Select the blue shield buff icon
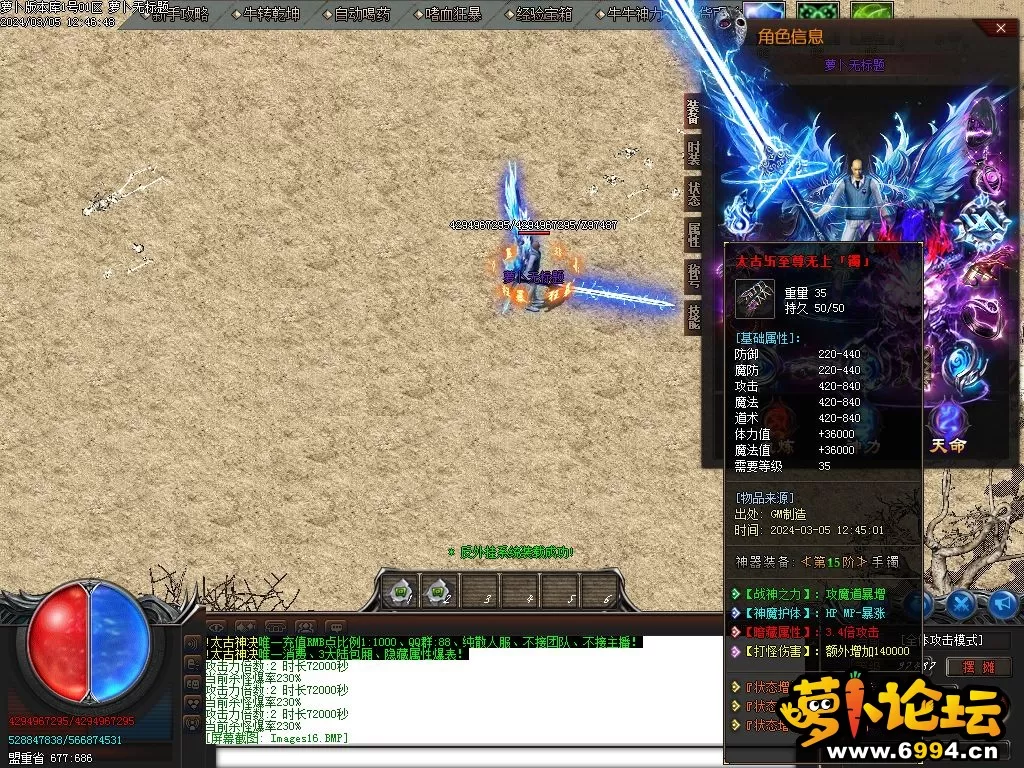This screenshot has width=1024, height=768. click(x=764, y=12)
